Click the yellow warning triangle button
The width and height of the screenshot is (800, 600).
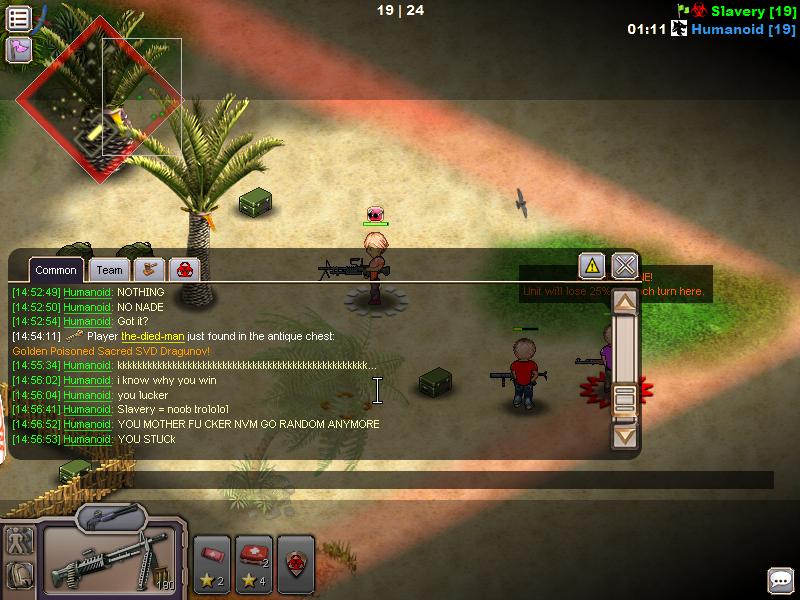coord(592,266)
